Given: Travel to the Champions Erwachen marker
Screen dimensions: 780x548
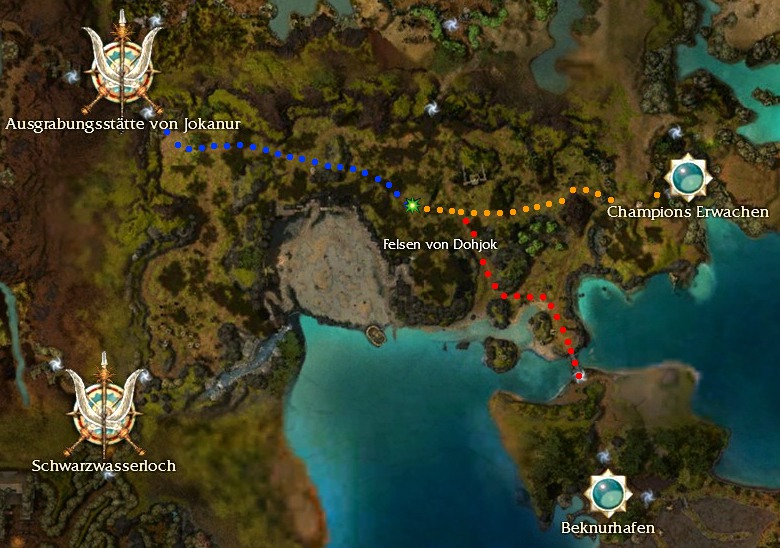Looking at the screenshot, I should (x=688, y=178).
